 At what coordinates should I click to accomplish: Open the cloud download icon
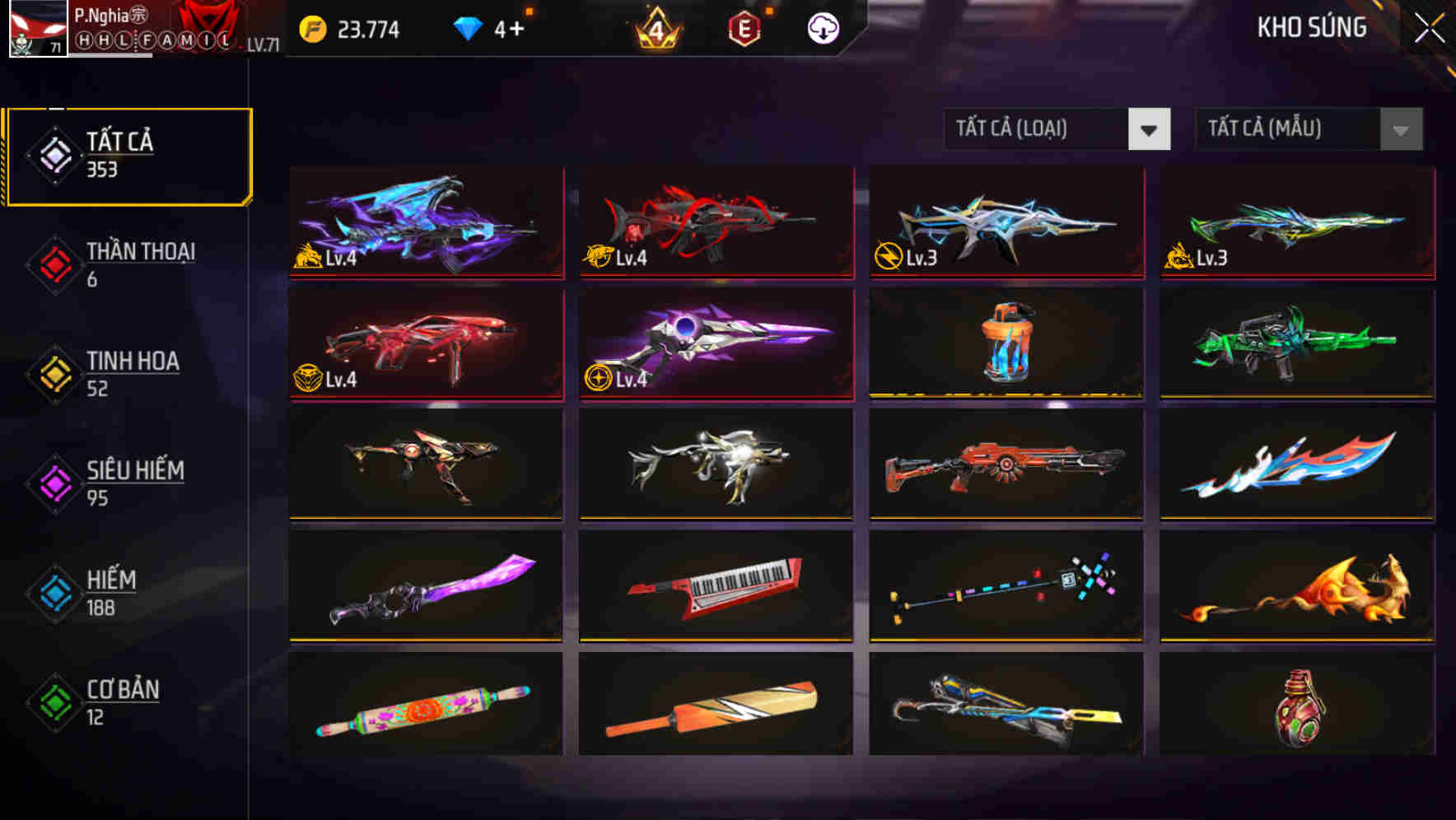point(824,28)
